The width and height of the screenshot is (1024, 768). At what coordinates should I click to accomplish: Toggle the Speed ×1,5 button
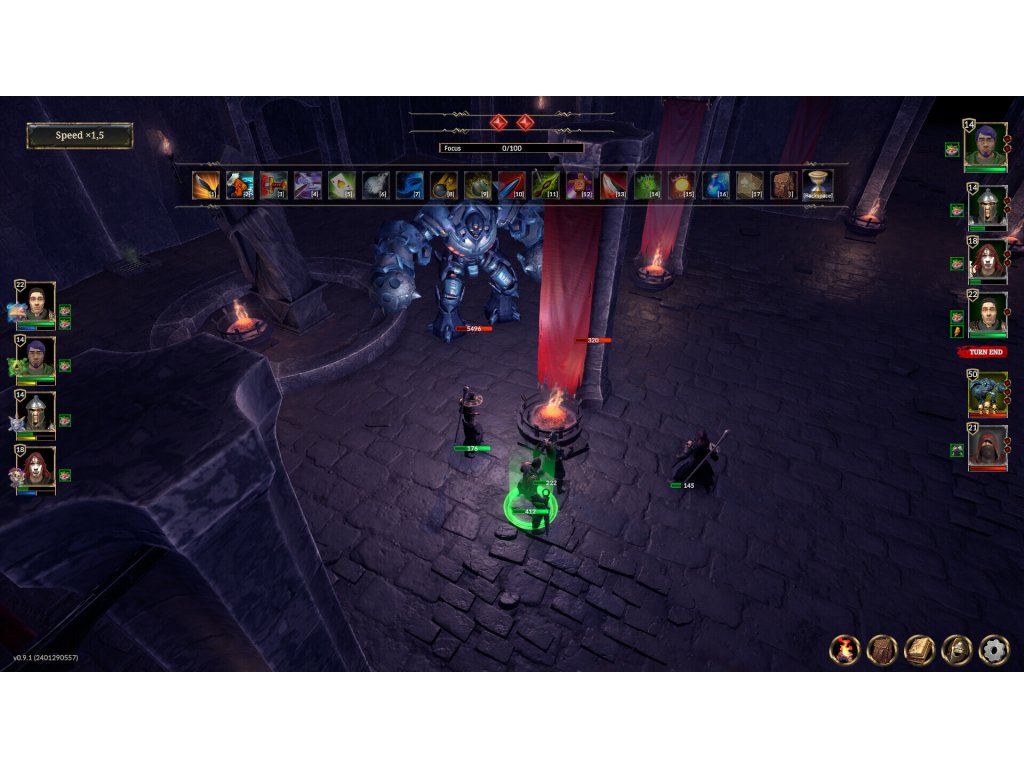tap(80, 136)
